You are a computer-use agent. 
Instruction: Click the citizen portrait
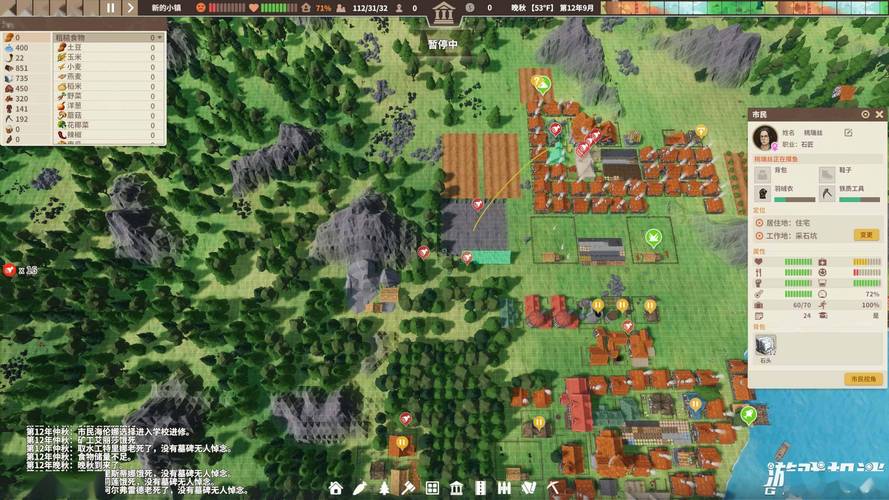click(765, 136)
